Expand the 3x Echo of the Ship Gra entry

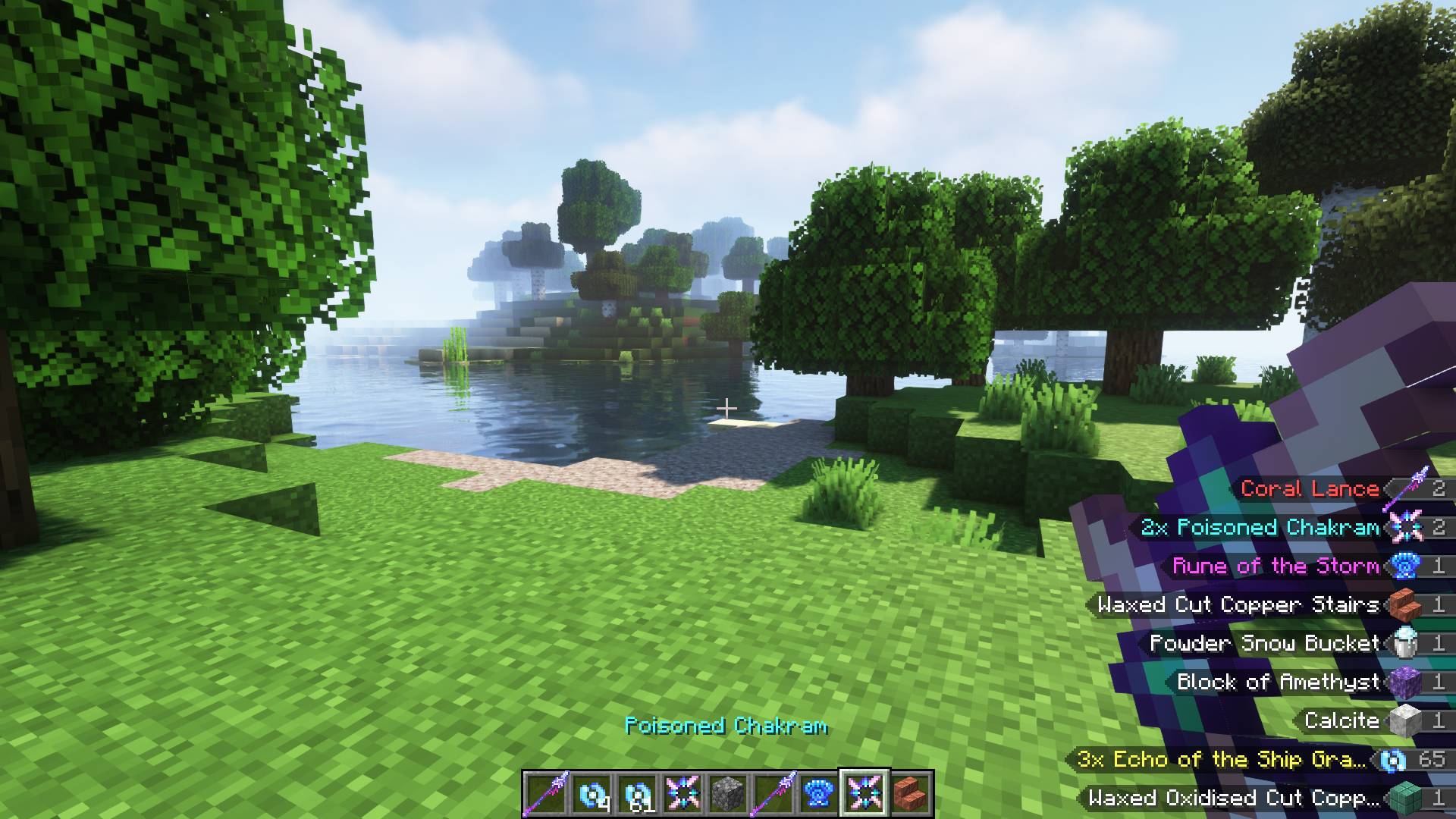tap(1222, 759)
